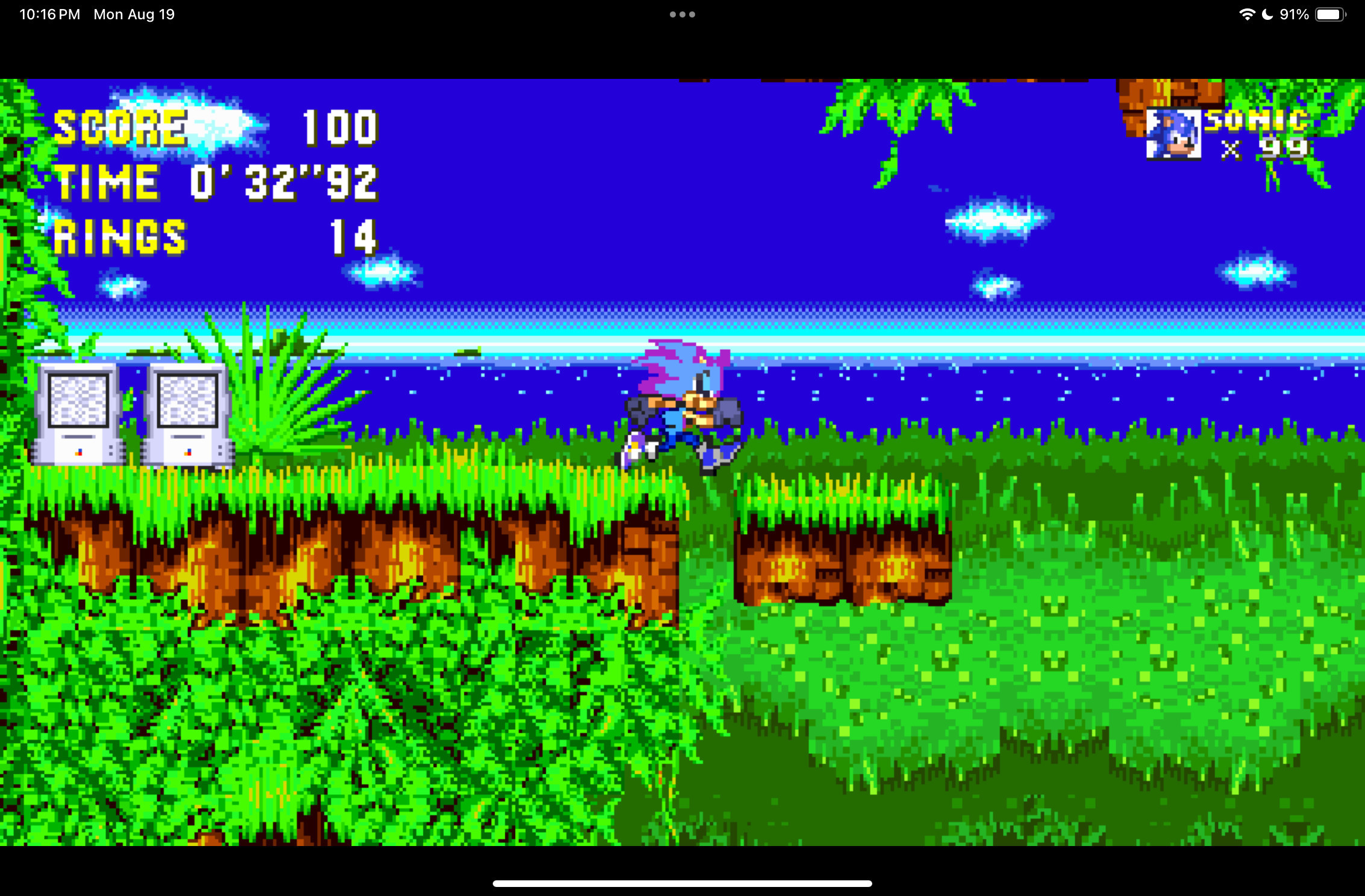Tap the Sonic portrait icon in the lives counter
1365x896 pixels.
tap(1173, 134)
